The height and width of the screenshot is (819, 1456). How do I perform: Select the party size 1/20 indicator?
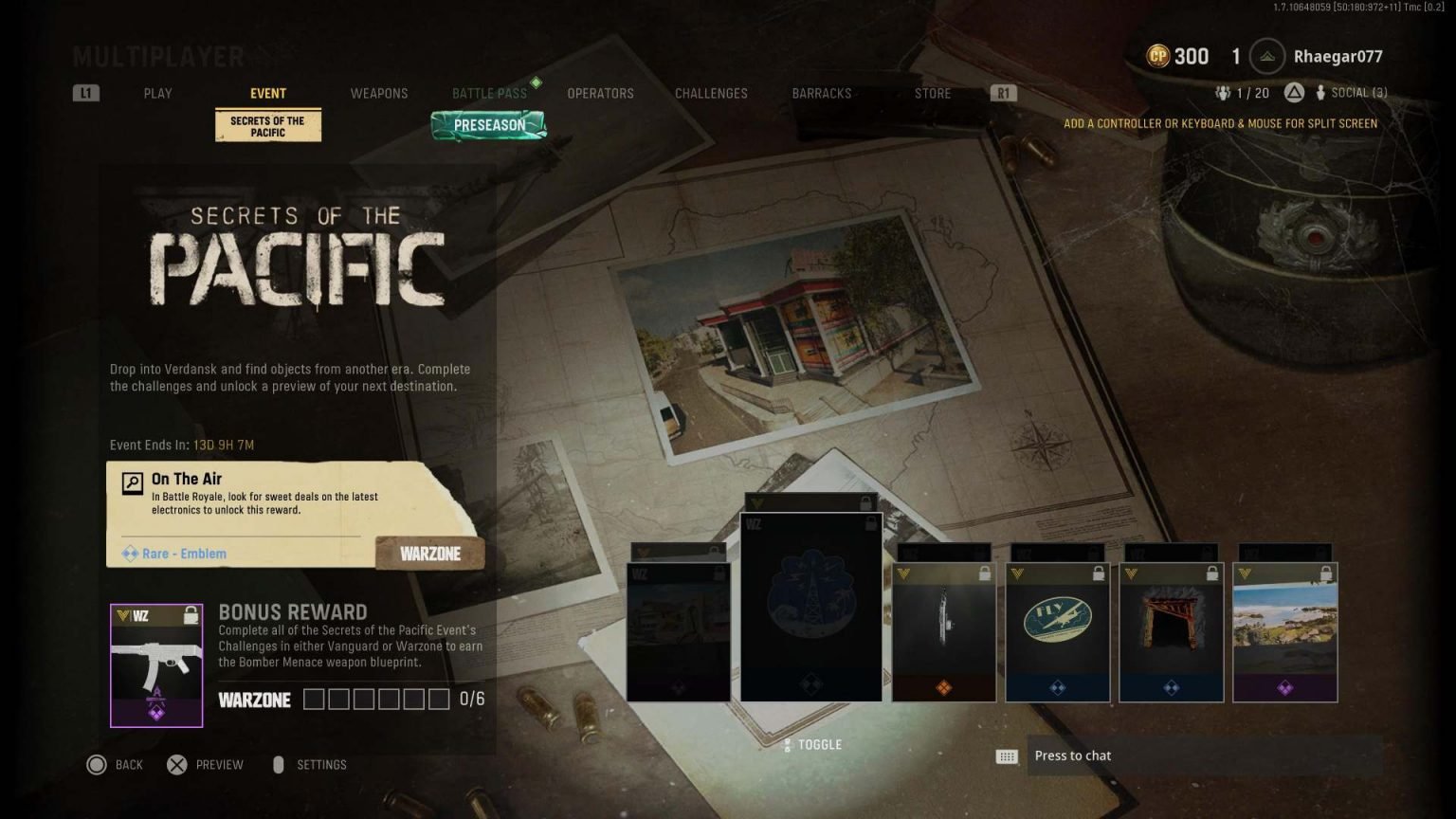[x=1242, y=93]
